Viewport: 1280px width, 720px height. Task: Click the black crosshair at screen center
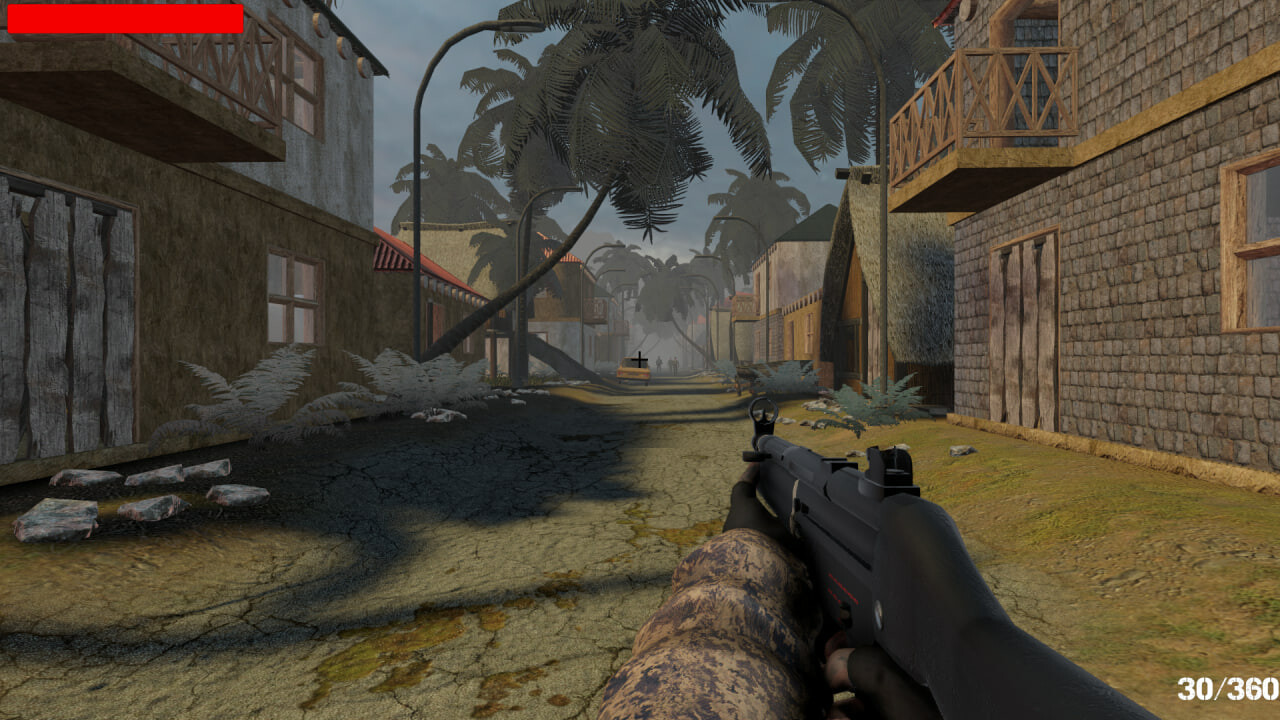[x=640, y=360]
